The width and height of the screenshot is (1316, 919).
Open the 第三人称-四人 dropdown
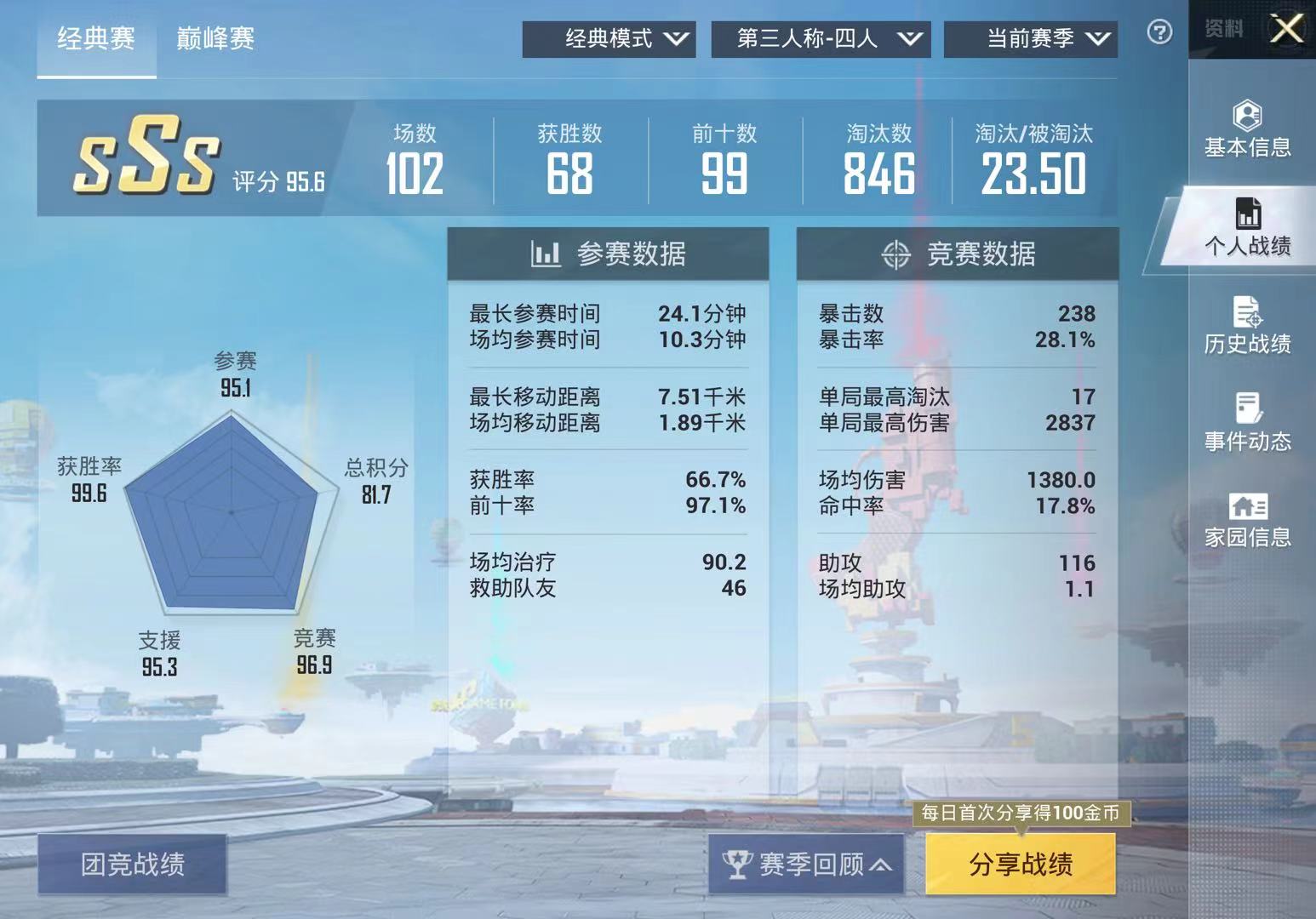(820, 37)
